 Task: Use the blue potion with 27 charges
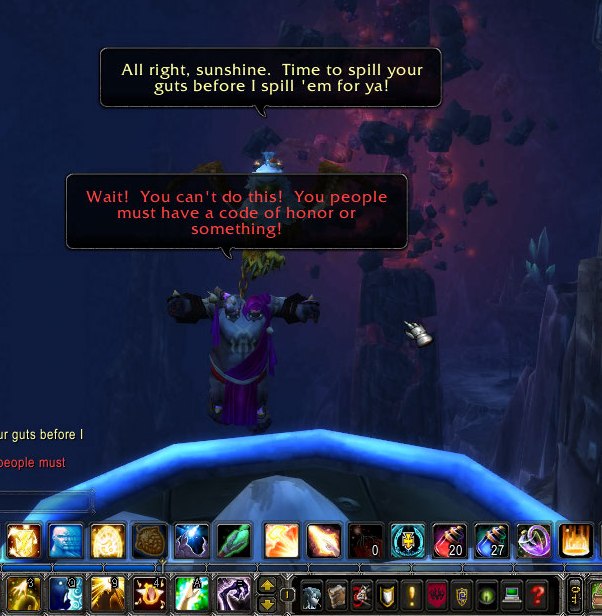pyautogui.click(x=491, y=541)
